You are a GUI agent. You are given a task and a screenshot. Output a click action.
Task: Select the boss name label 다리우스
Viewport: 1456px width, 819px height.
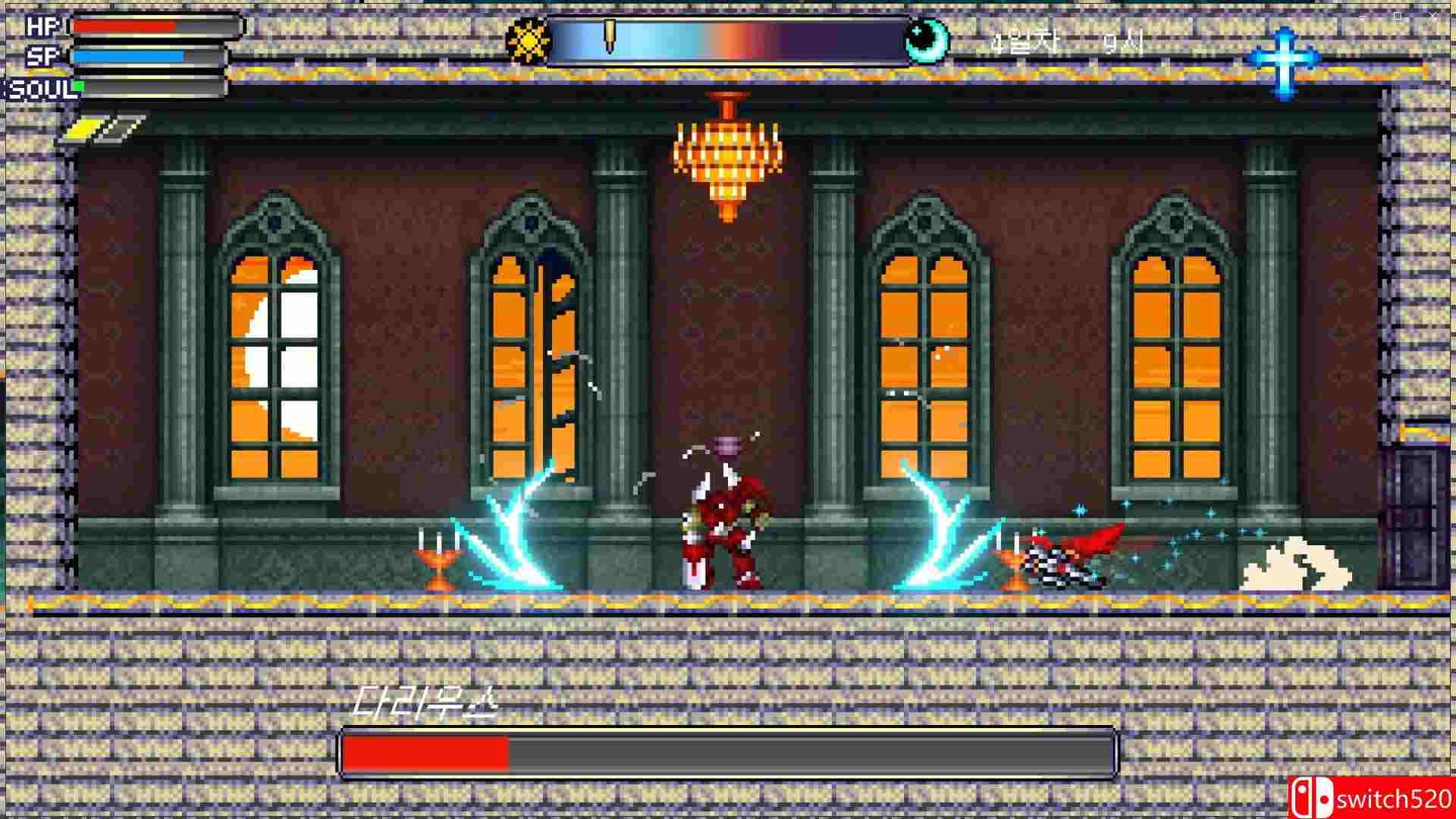[x=427, y=701]
